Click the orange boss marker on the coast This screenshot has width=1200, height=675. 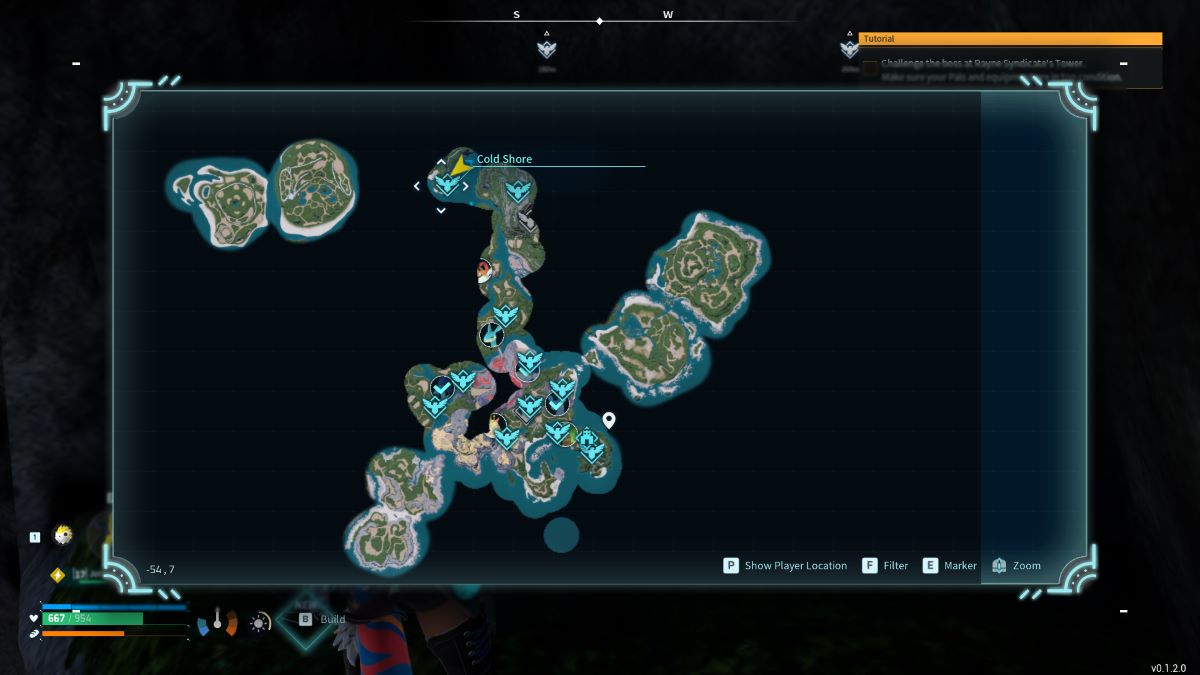pos(485,270)
